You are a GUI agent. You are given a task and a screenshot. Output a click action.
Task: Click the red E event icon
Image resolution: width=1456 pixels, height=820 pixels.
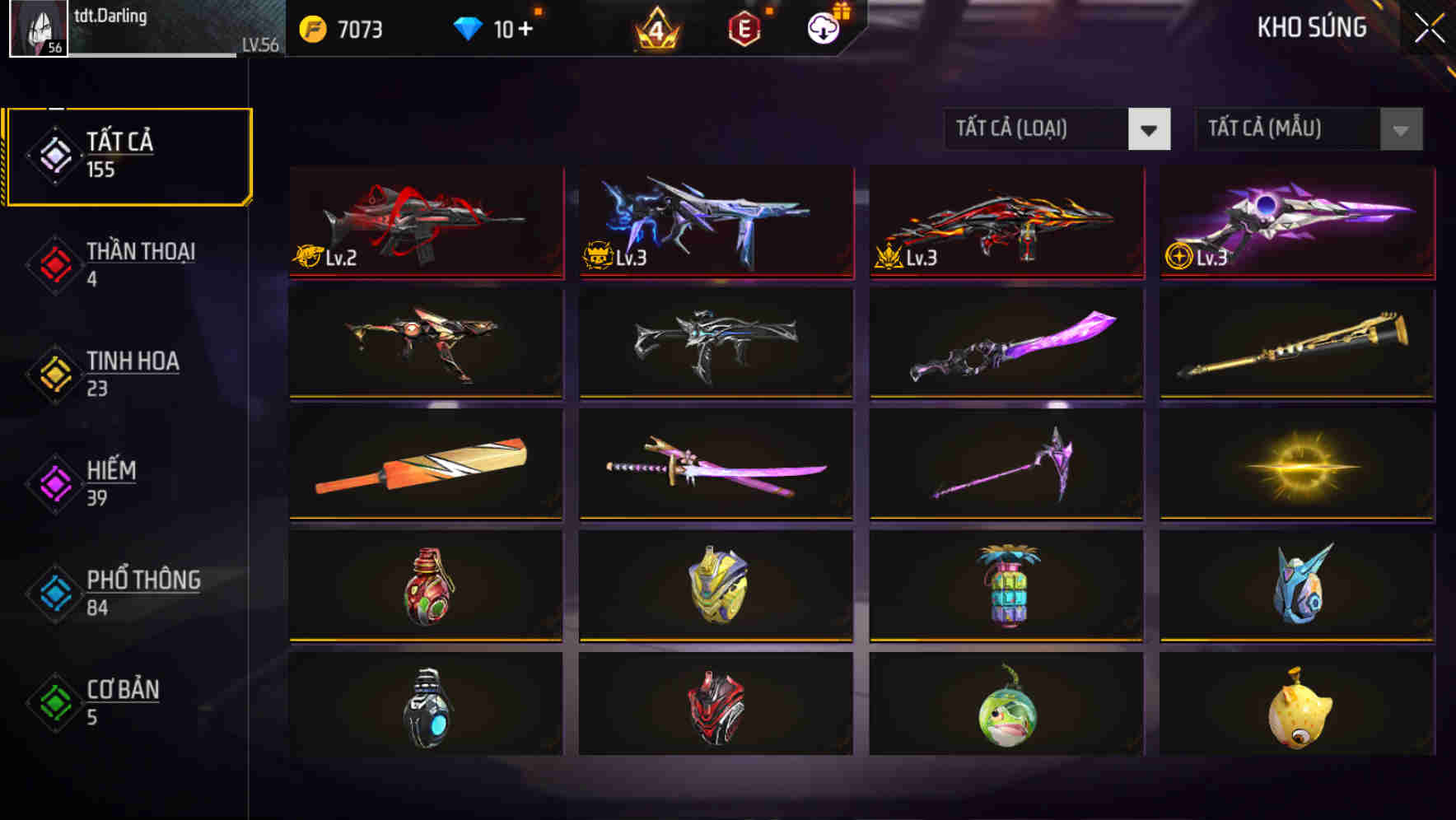coord(745,27)
